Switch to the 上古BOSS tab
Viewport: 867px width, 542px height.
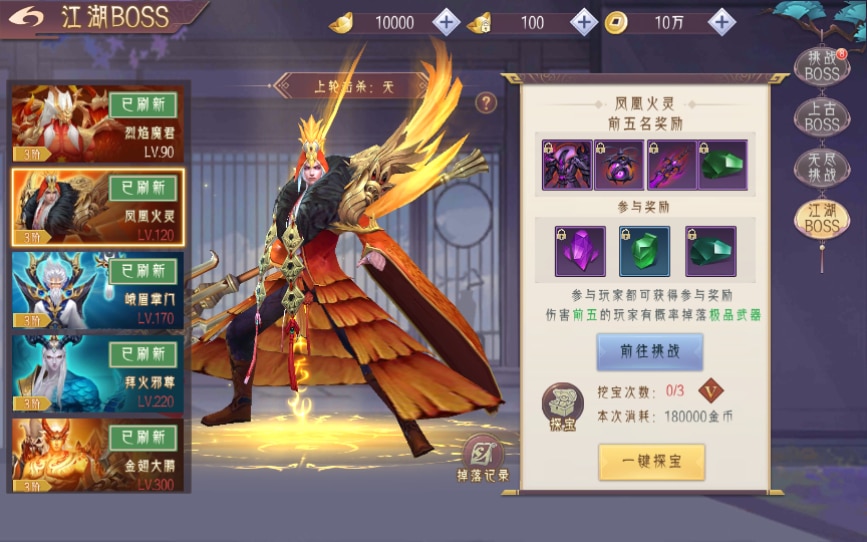tap(822, 117)
